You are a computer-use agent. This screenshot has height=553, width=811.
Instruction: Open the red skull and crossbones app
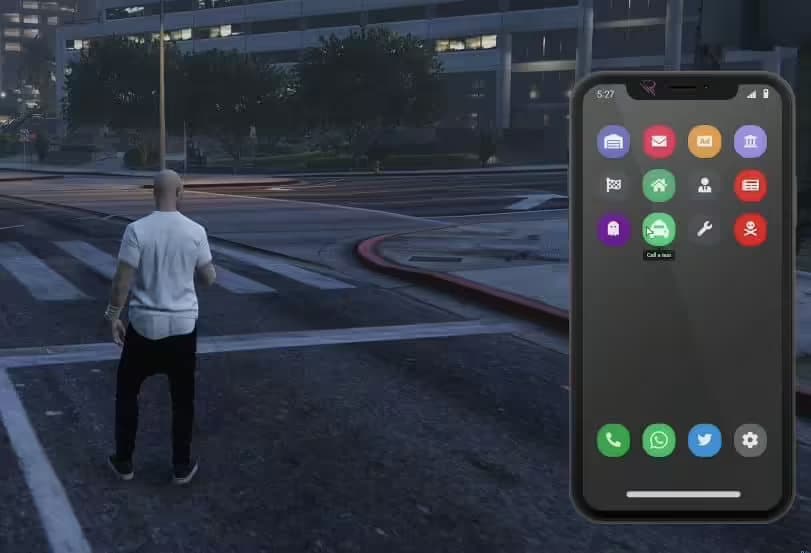coord(750,229)
